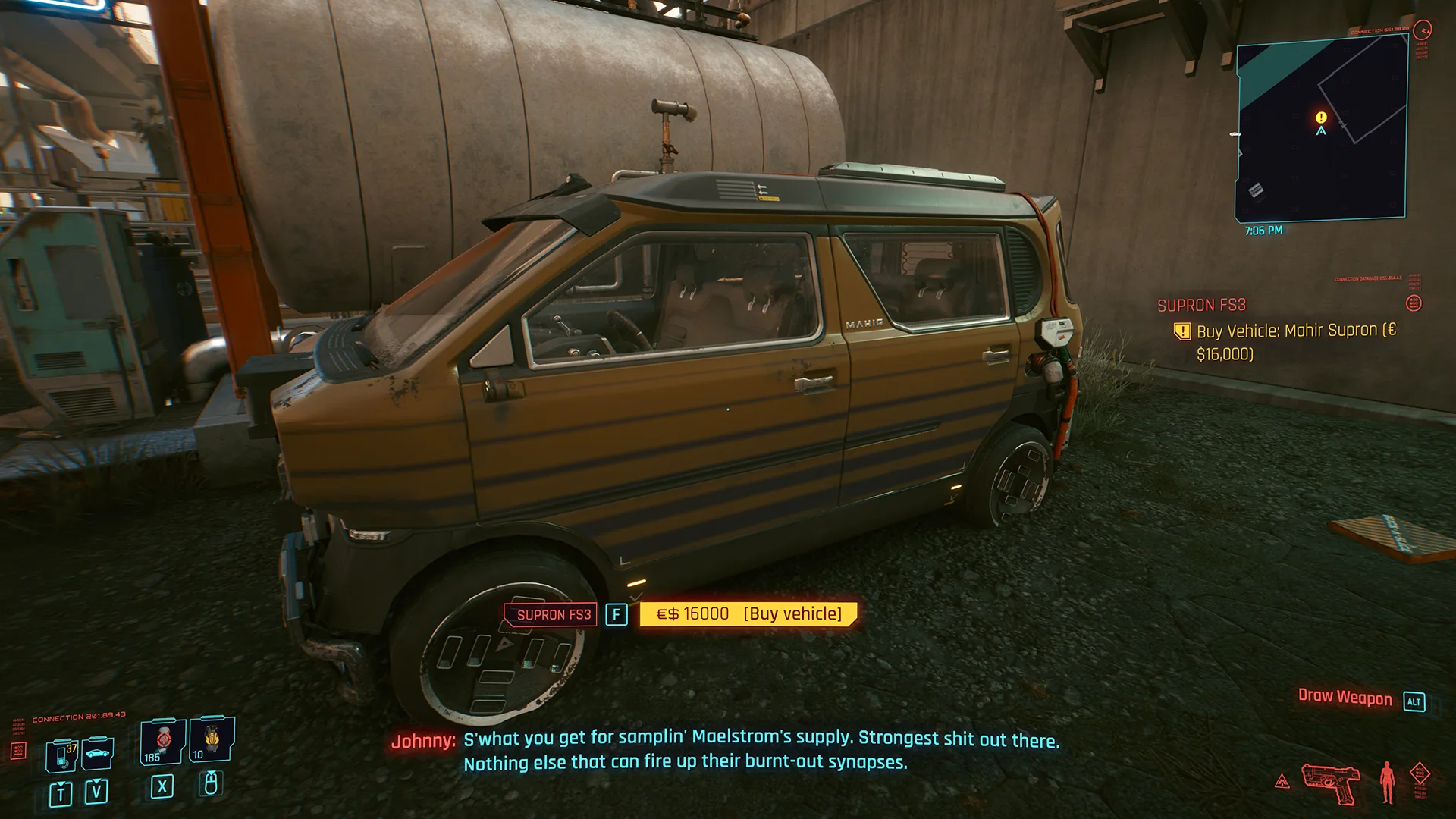Select the SUPRON FS3 quest title in tracker
This screenshot has width=1456, height=819.
click(x=1201, y=306)
